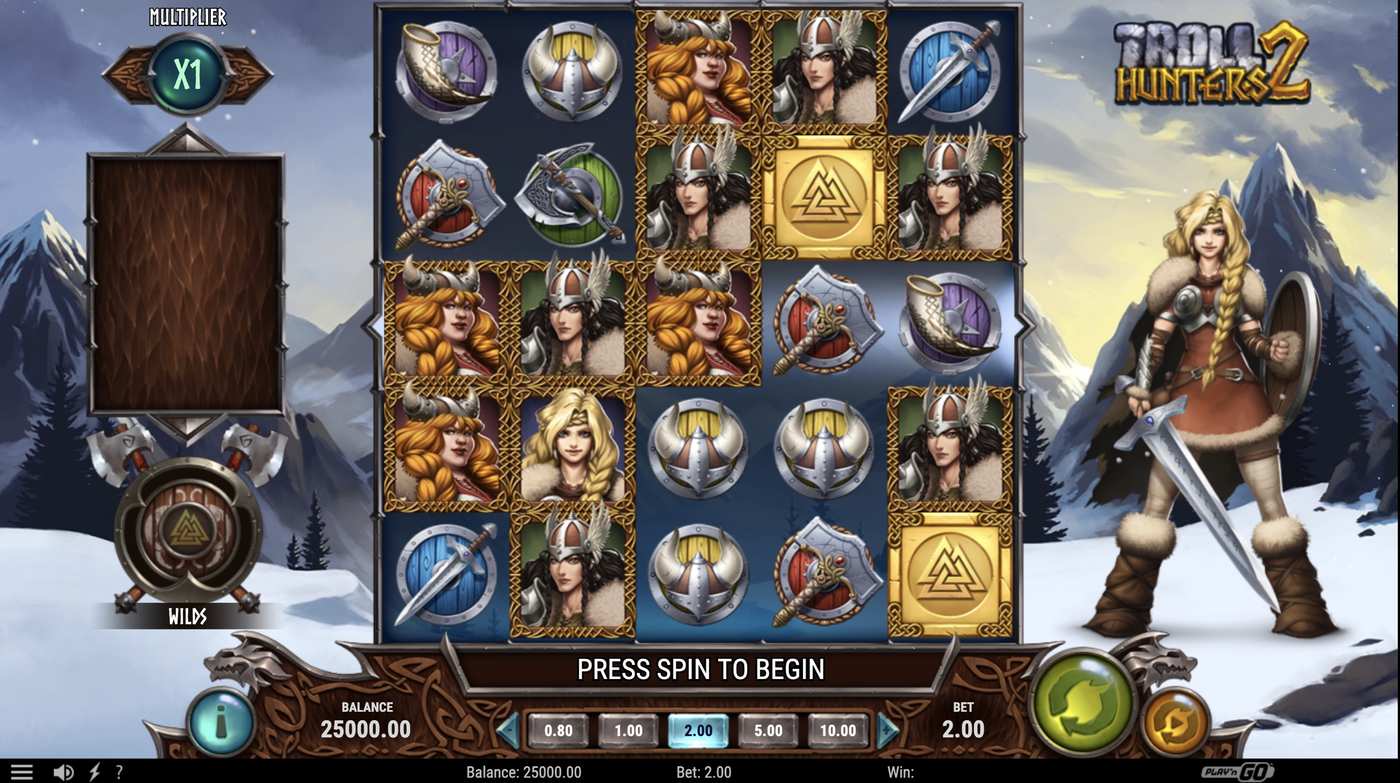Select the 5.00 bet button
This screenshot has width=1400, height=783.
tap(768, 730)
